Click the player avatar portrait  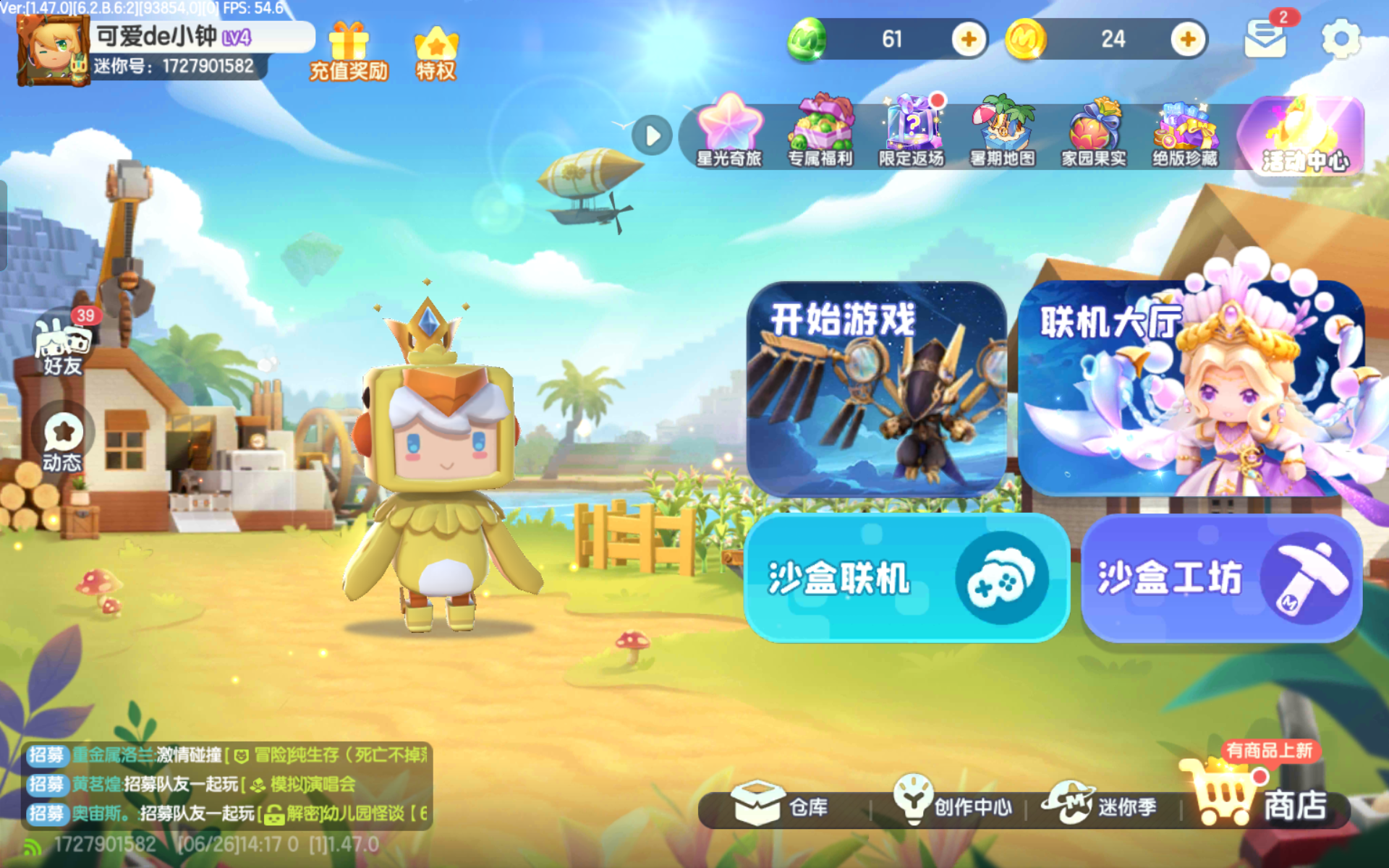[x=51, y=52]
